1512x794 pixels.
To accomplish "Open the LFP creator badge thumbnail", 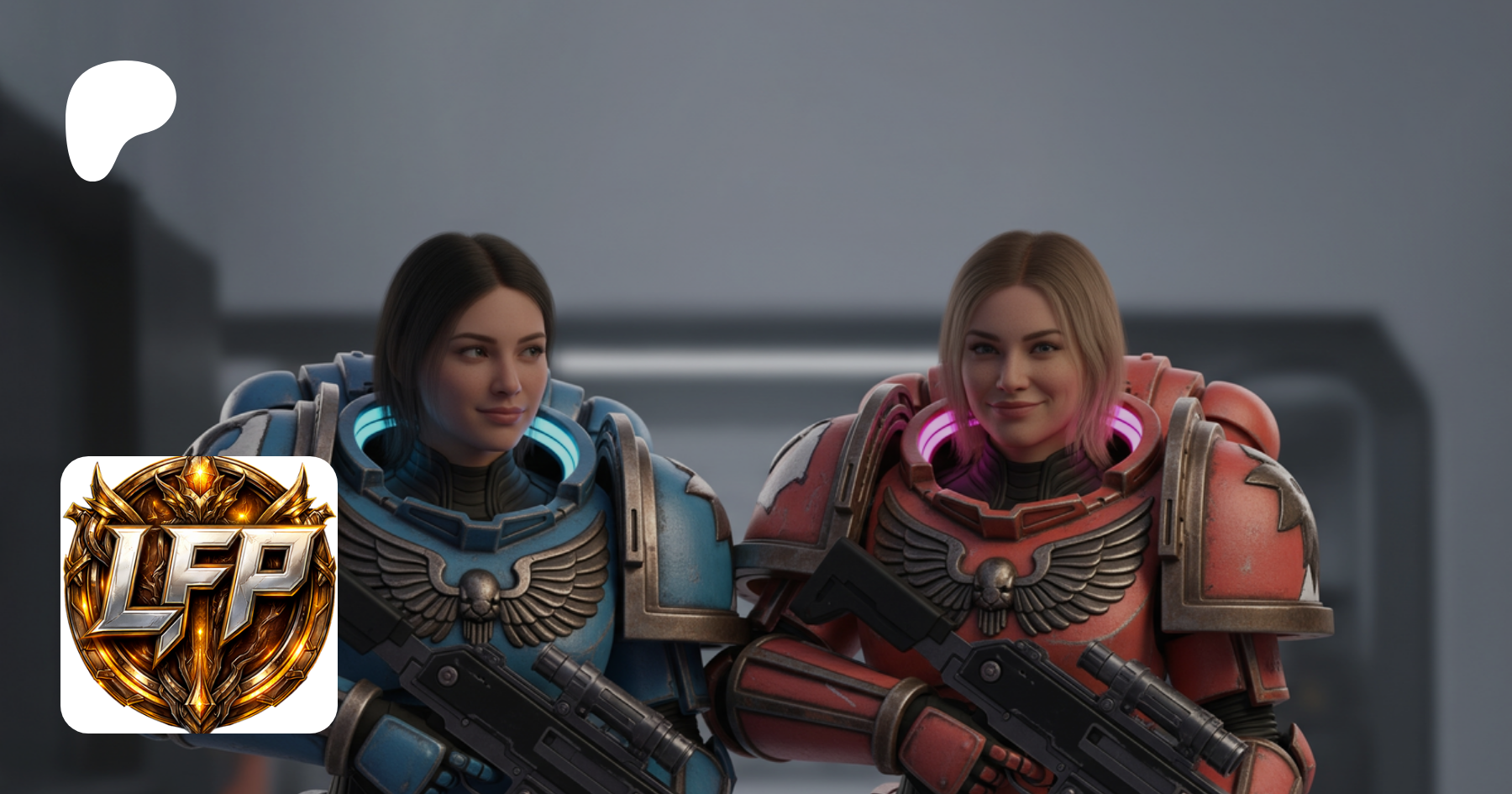I will [x=199, y=594].
